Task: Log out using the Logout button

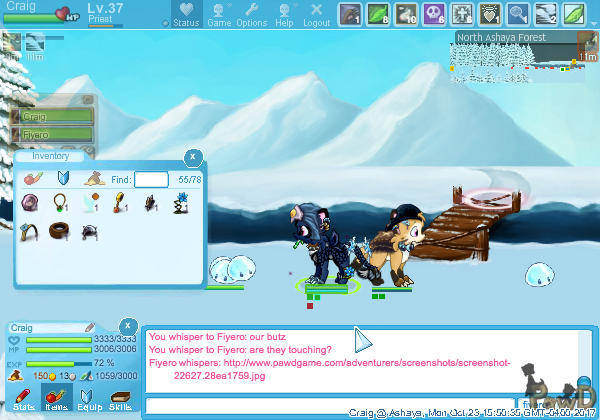Action: tap(316, 15)
